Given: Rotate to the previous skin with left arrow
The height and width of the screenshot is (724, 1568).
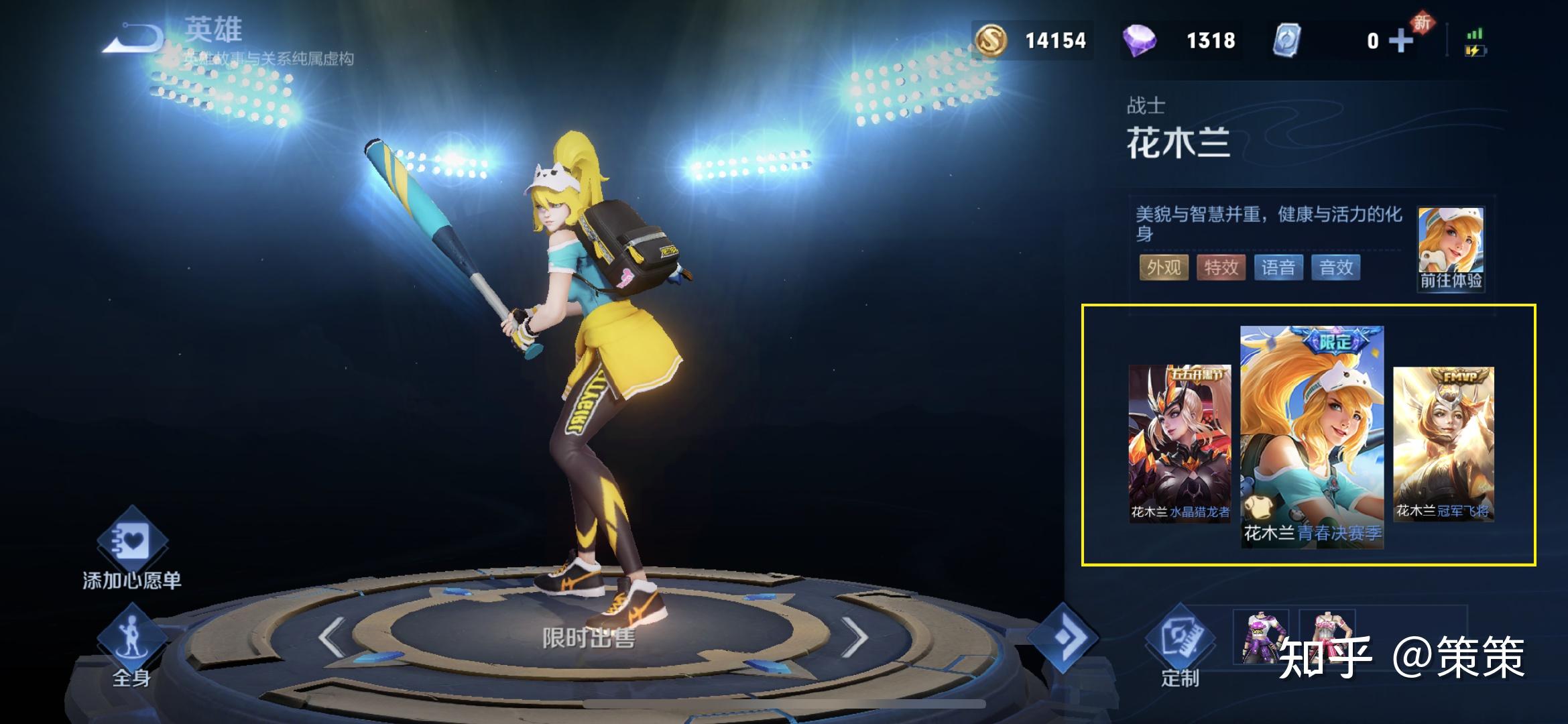Looking at the screenshot, I should (332, 637).
